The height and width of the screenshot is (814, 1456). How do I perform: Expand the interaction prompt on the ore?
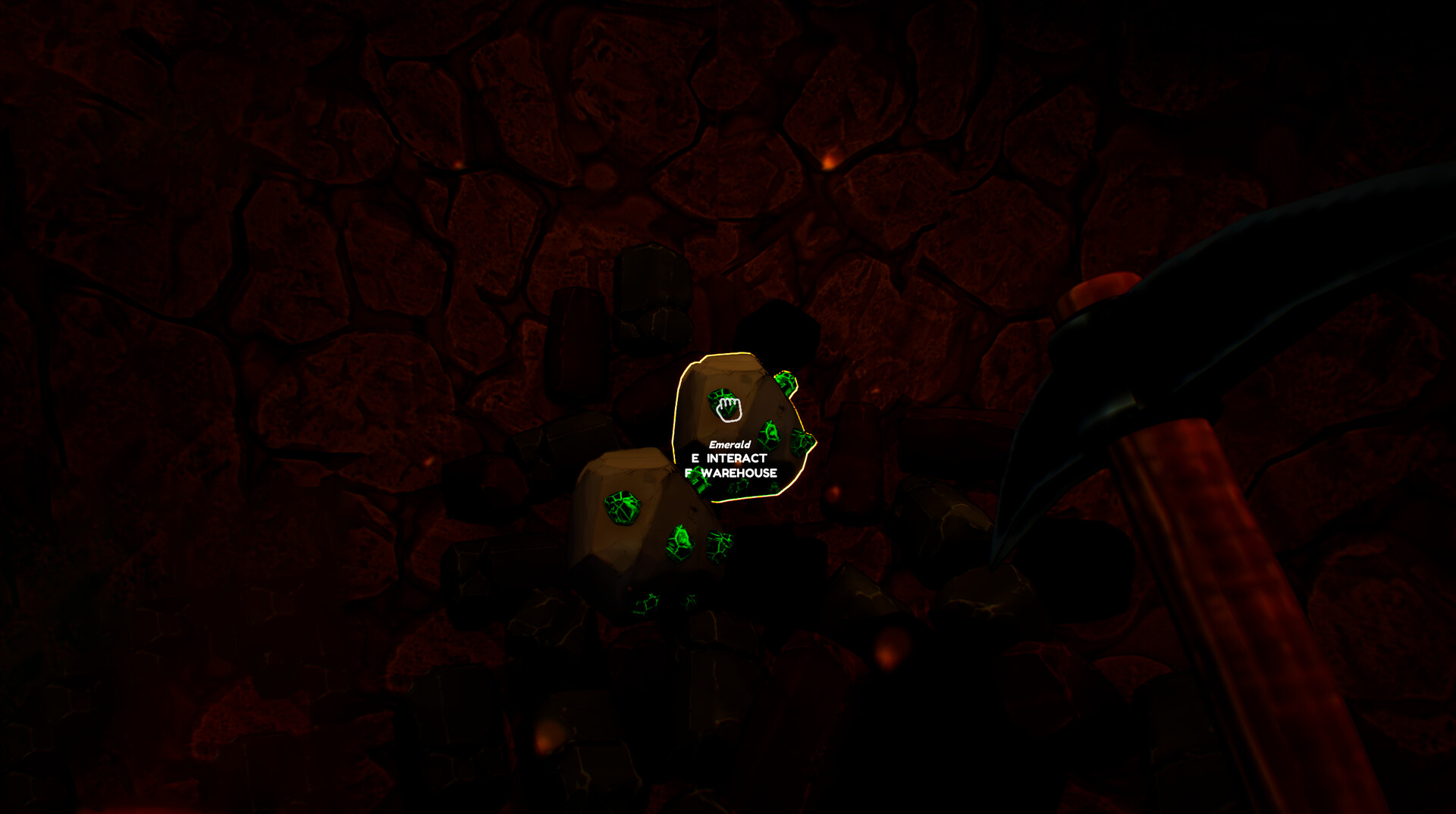pos(728,457)
